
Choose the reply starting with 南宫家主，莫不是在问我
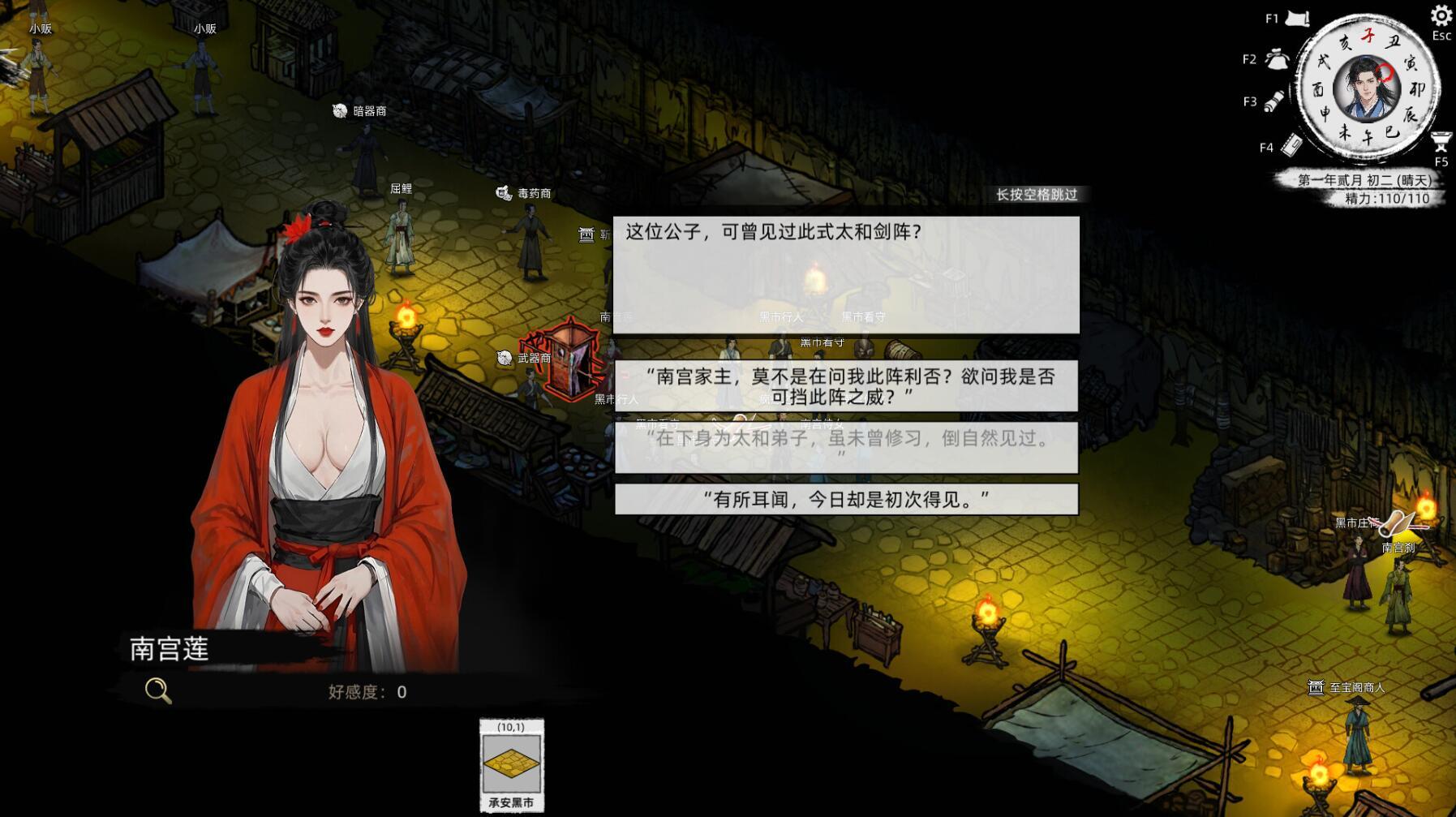coord(846,387)
